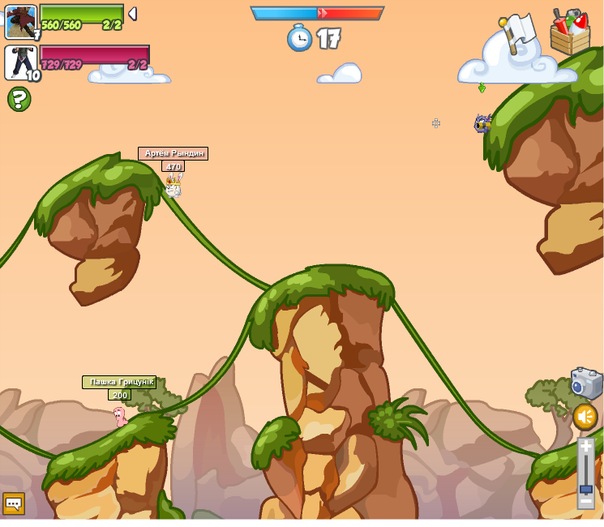Select the second team portrait
Image resolution: width=604 pixels, height=527 pixels.
pyautogui.click(x=20, y=62)
